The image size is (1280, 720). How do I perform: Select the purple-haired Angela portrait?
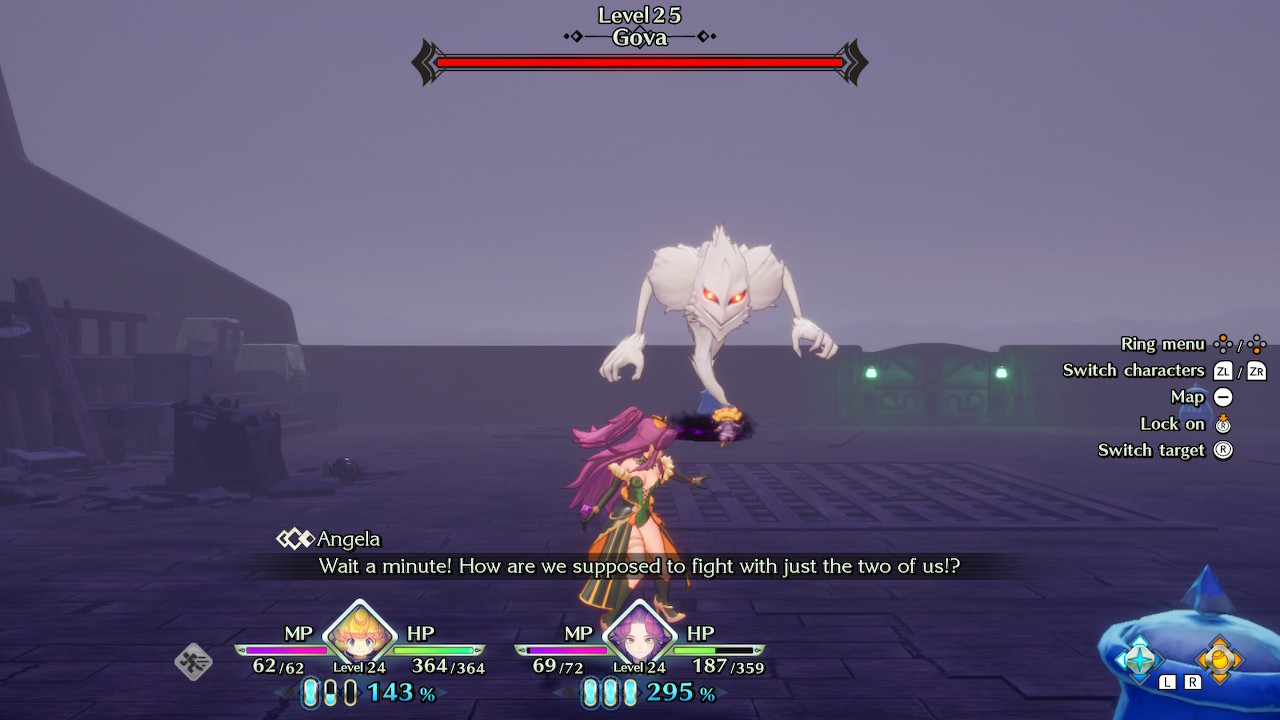tap(639, 633)
